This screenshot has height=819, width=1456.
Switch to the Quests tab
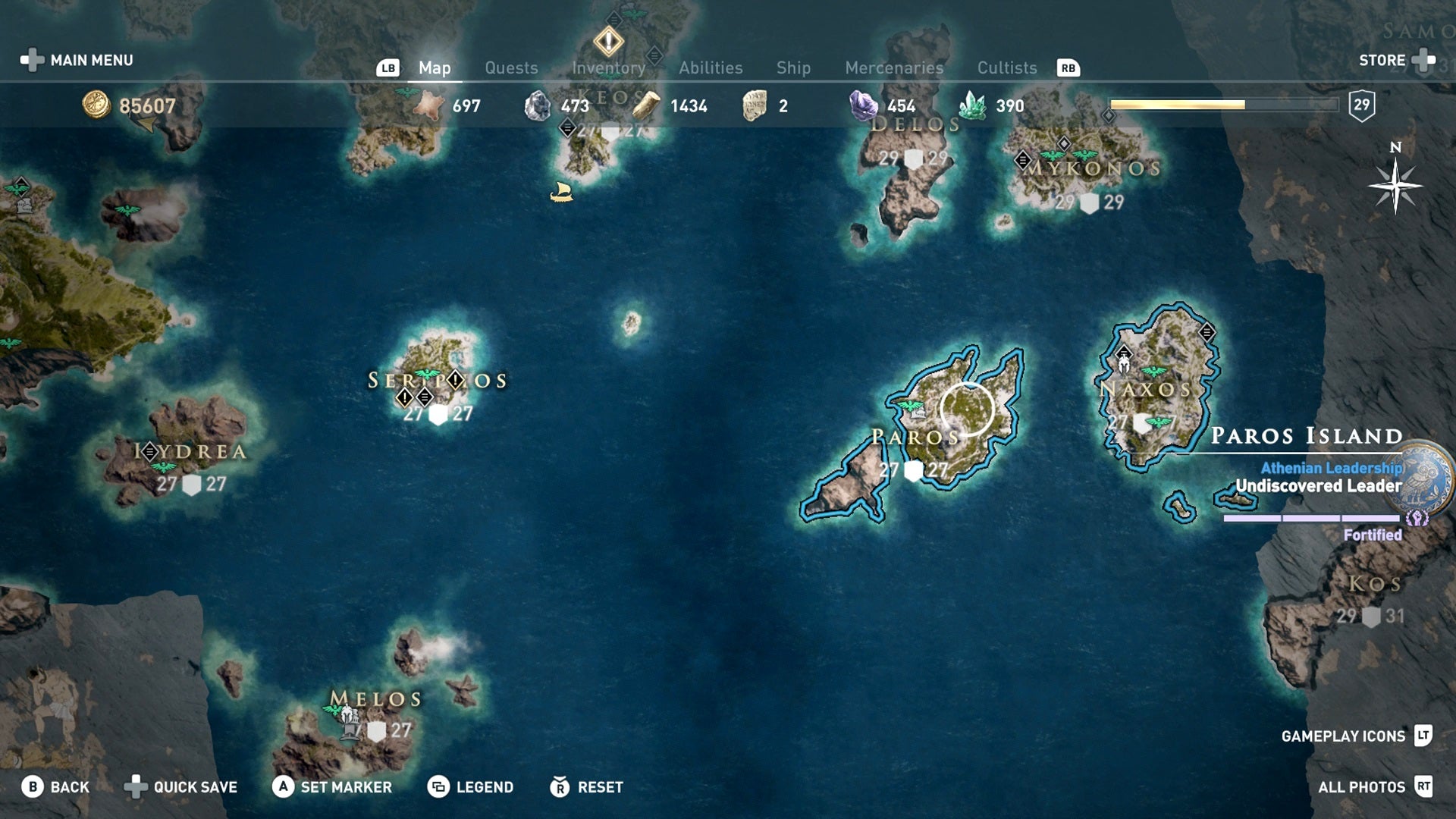(x=511, y=67)
